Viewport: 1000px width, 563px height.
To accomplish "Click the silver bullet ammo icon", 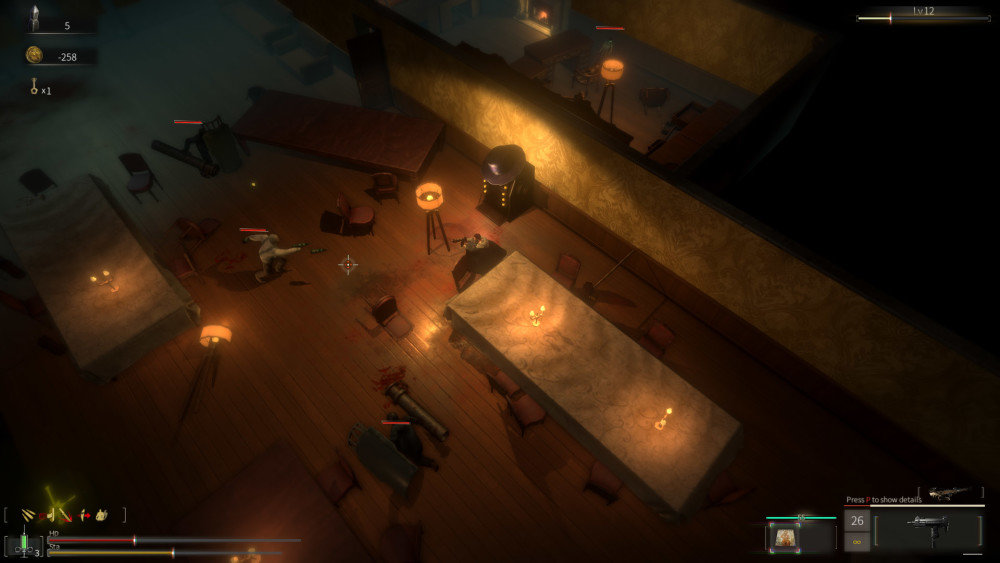I will tap(34, 17).
